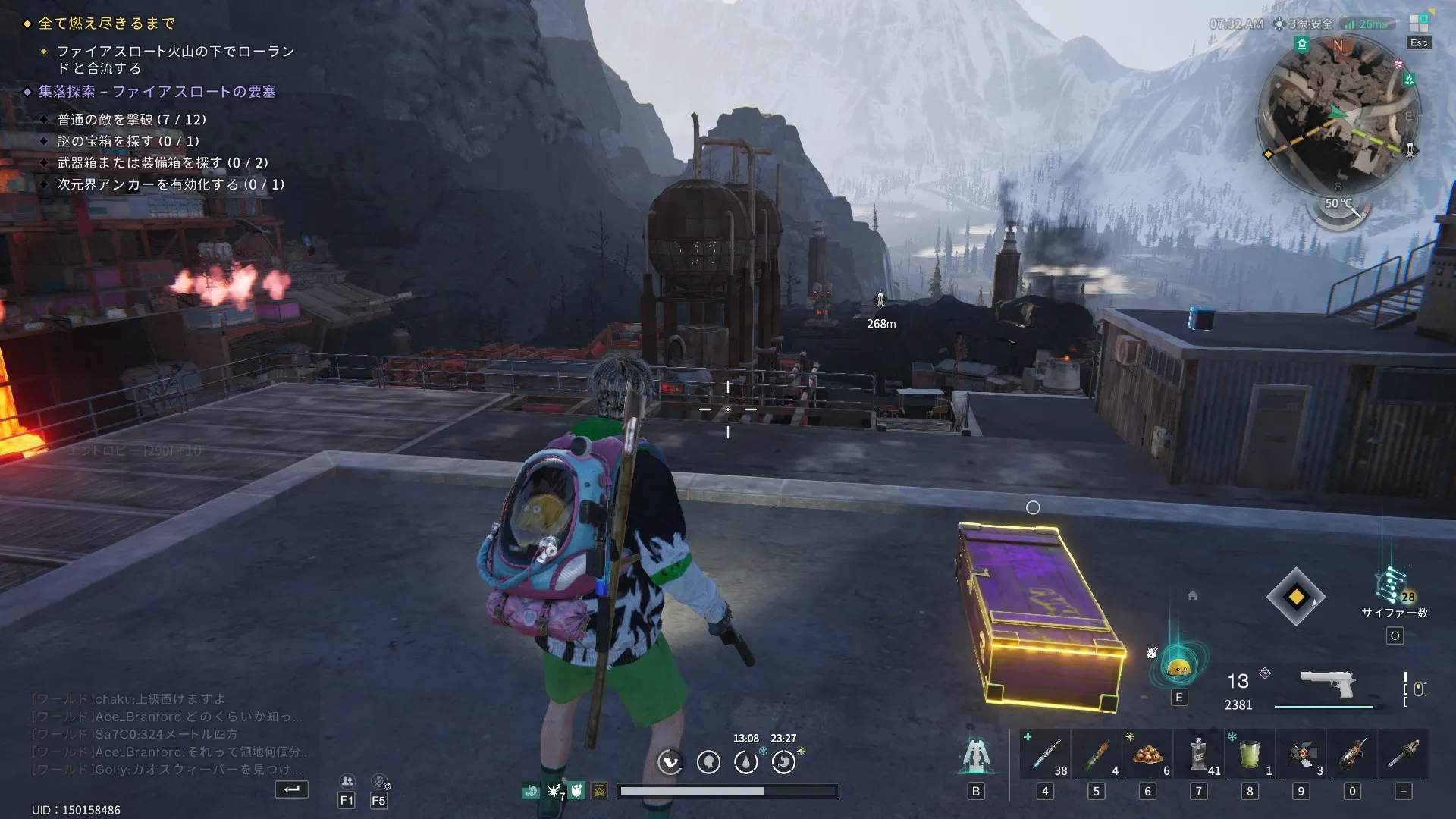Select the chainsaw hotbar slot
1456x819 pixels.
[x=1404, y=755]
